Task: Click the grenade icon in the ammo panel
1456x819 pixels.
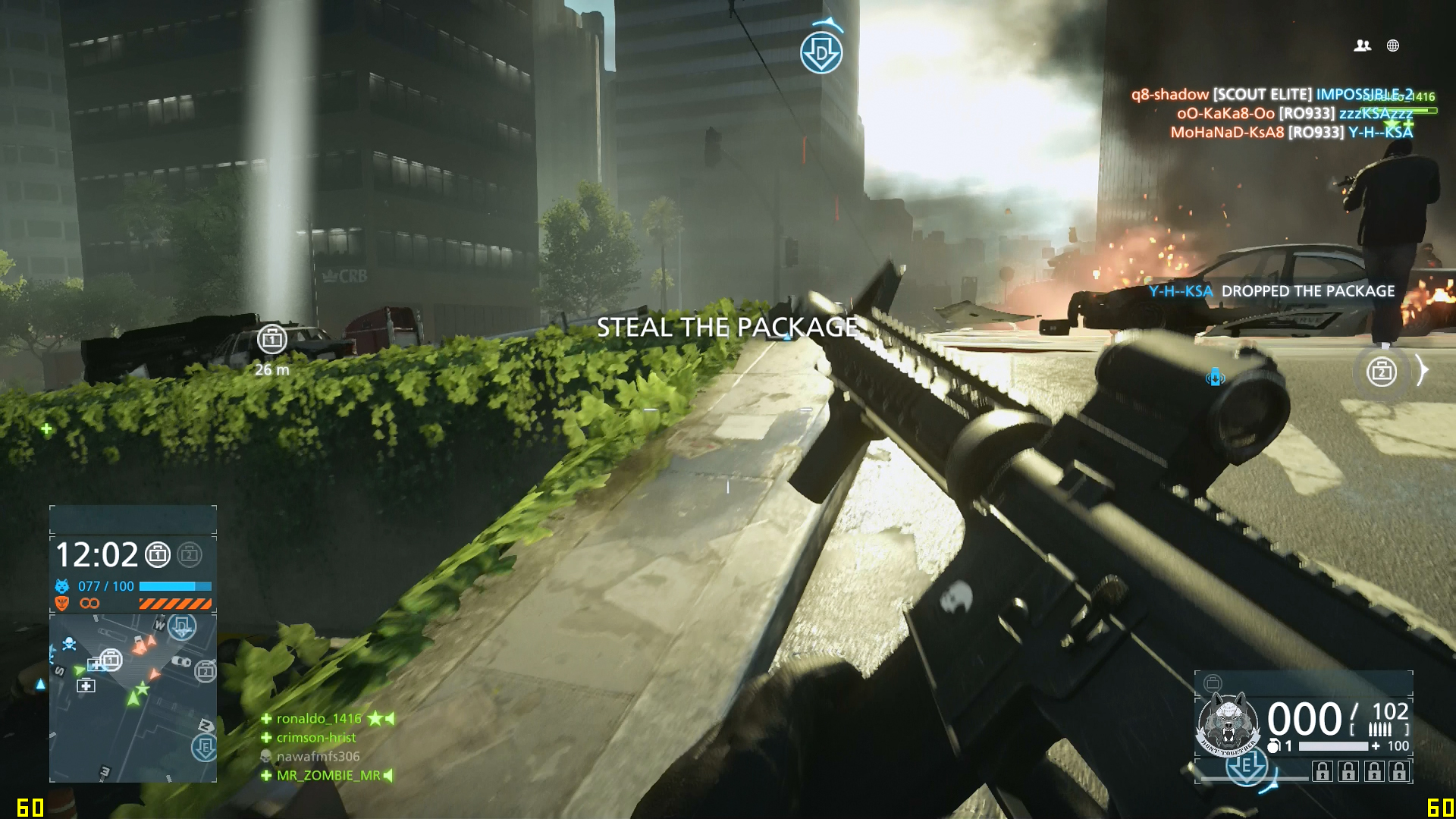Action: [x=1273, y=745]
